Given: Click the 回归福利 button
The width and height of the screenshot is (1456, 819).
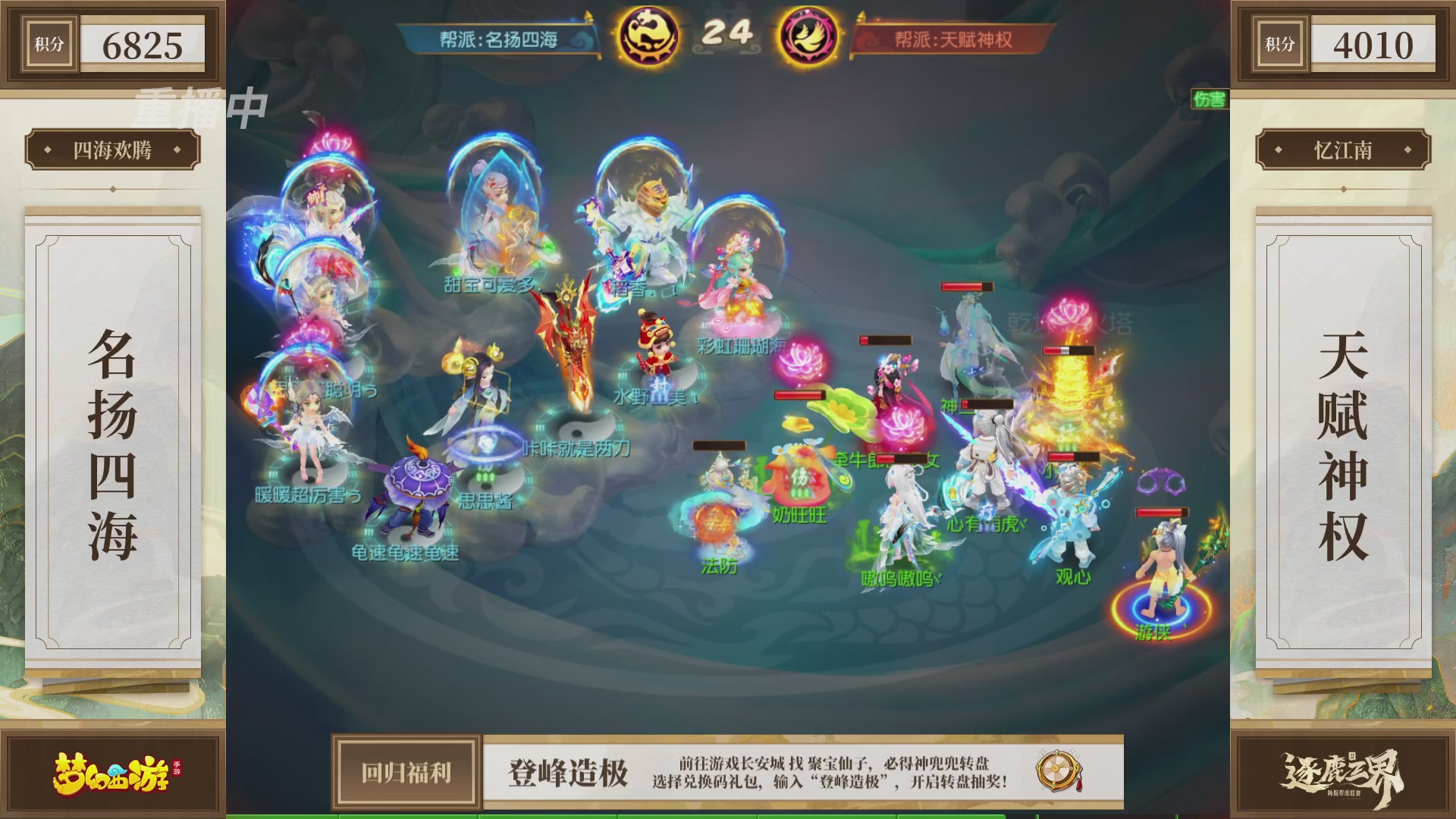Looking at the screenshot, I should click(407, 772).
